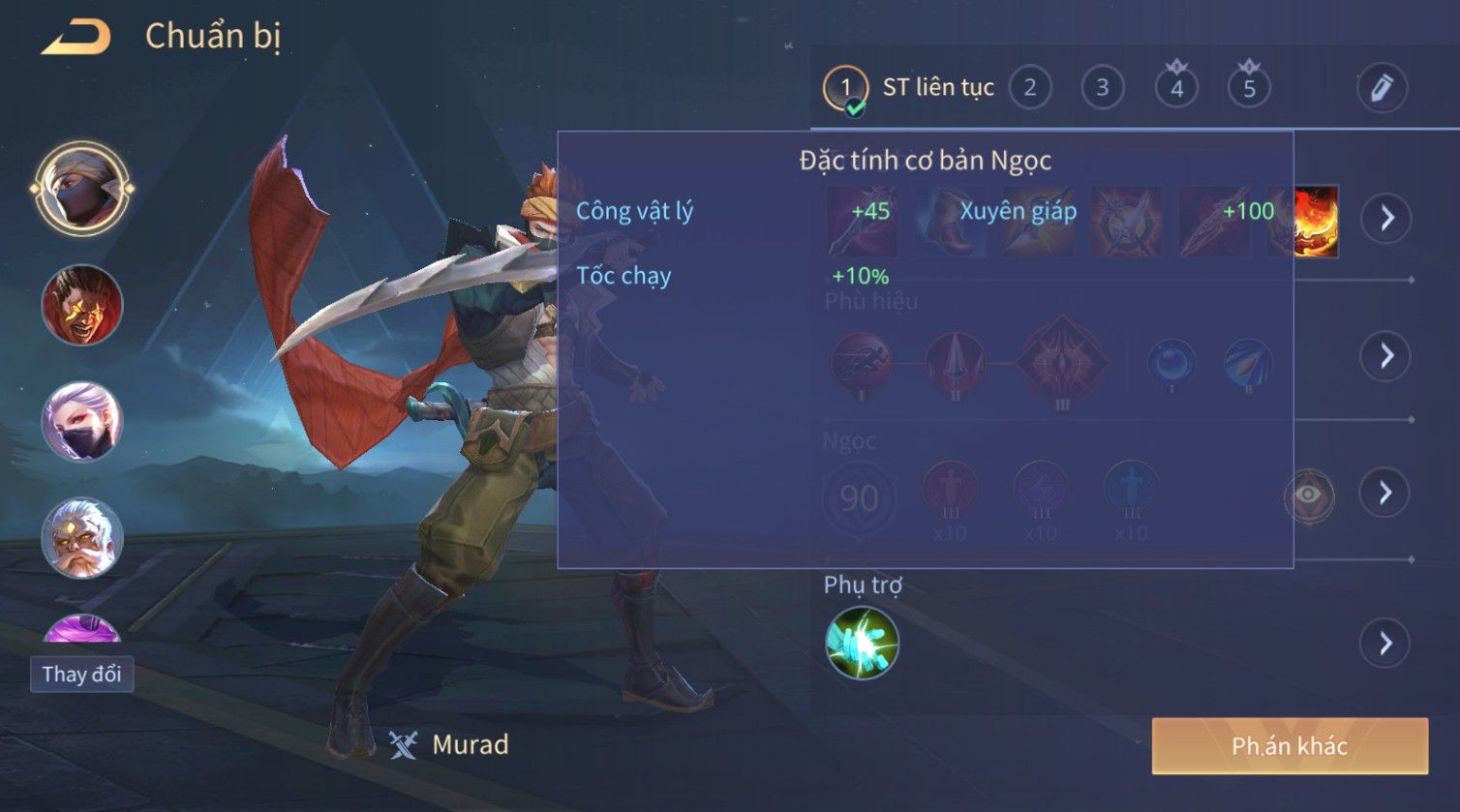Open the equipment items arrow

click(x=1386, y=219)
